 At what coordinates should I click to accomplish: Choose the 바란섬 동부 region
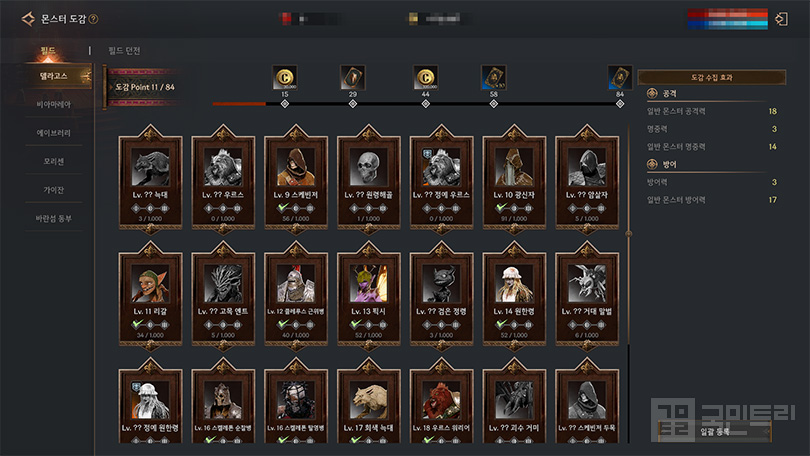coord(54,219)
